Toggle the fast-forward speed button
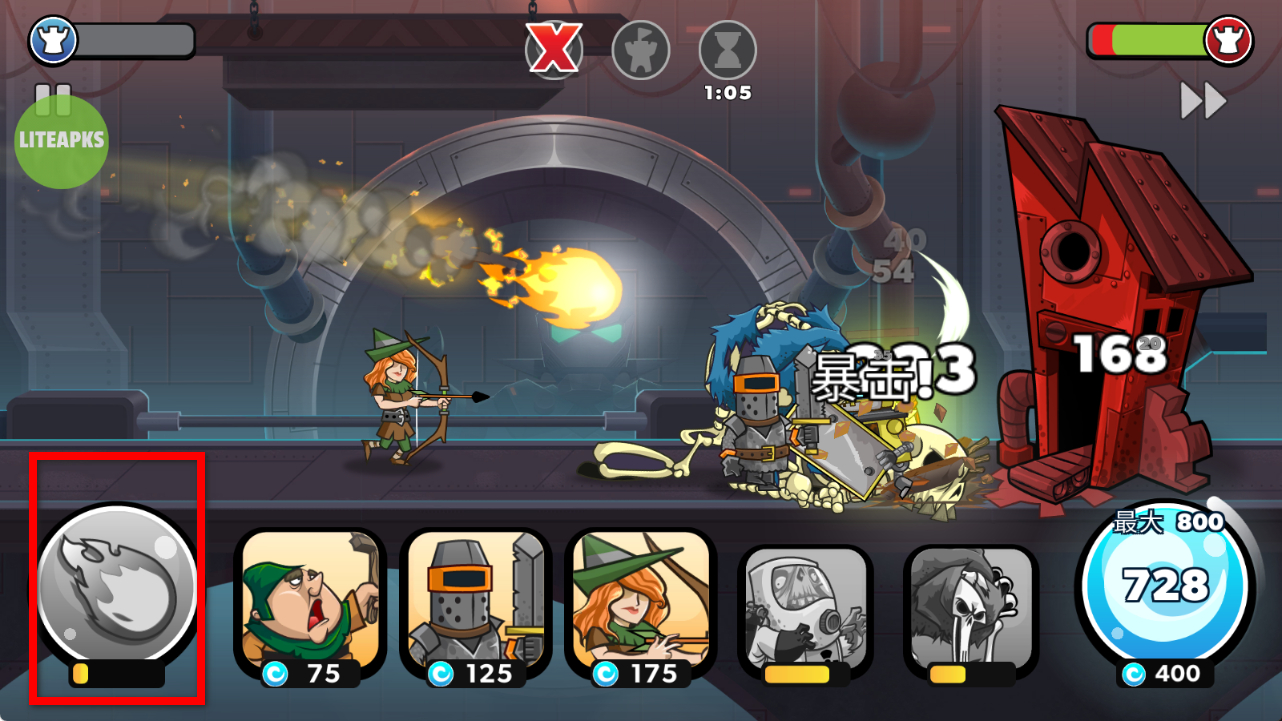Viewport: 1282px width, 721px height. 1203,101
